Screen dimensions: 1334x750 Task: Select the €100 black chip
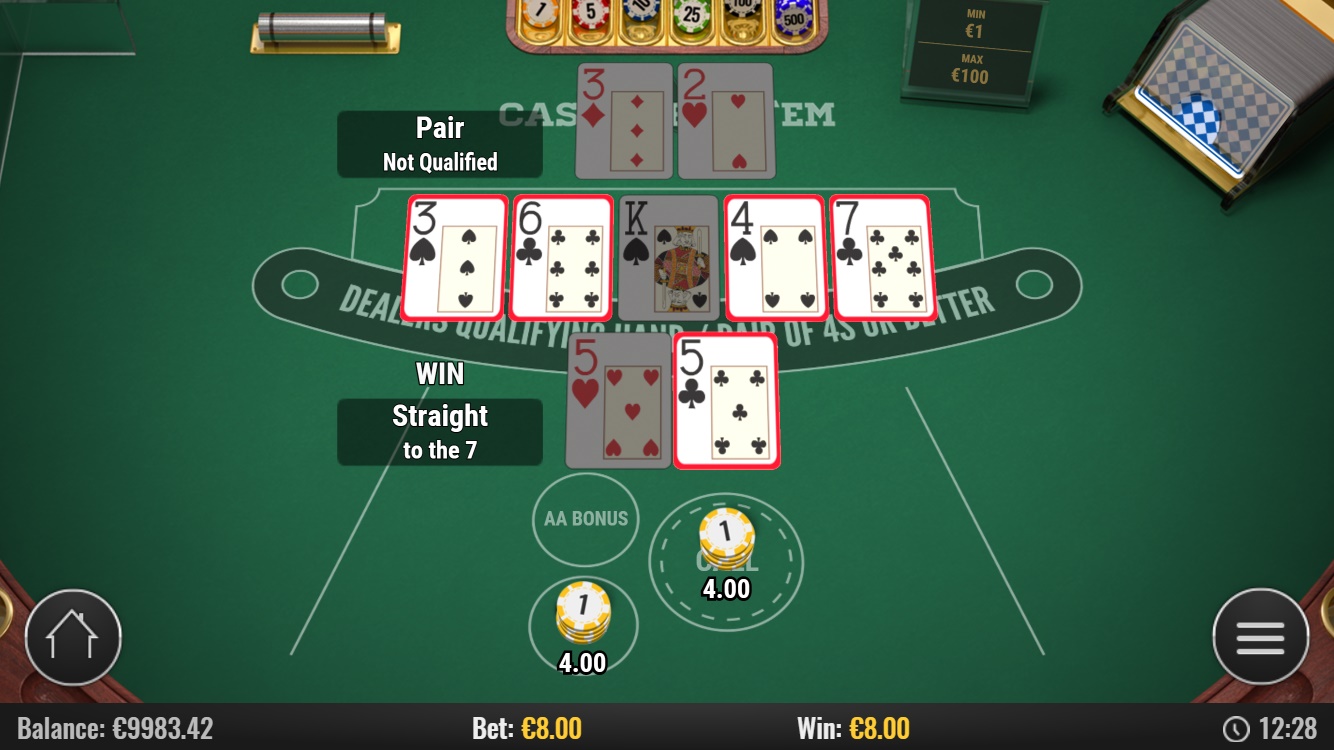click(x=743, y=8)
